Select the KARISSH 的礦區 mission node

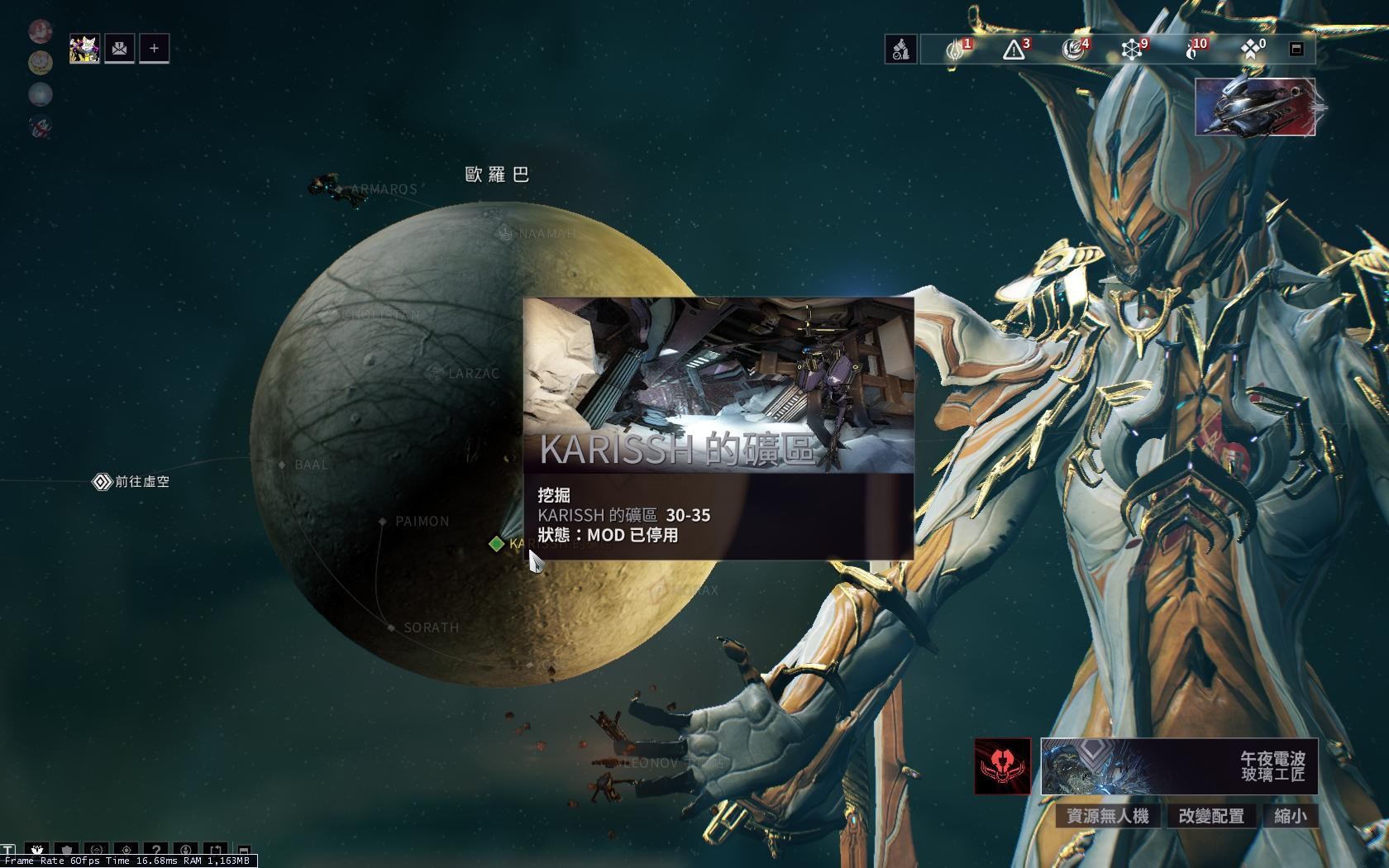[x=496, y=543]
